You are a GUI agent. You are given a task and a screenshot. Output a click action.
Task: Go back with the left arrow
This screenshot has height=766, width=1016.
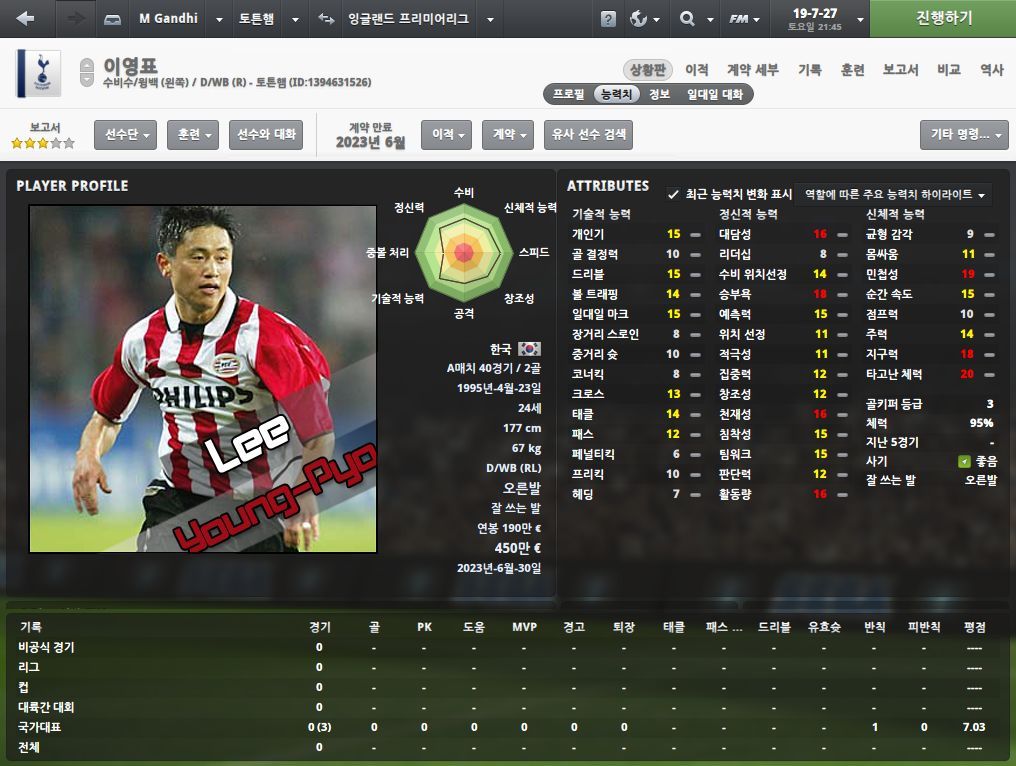26,18
